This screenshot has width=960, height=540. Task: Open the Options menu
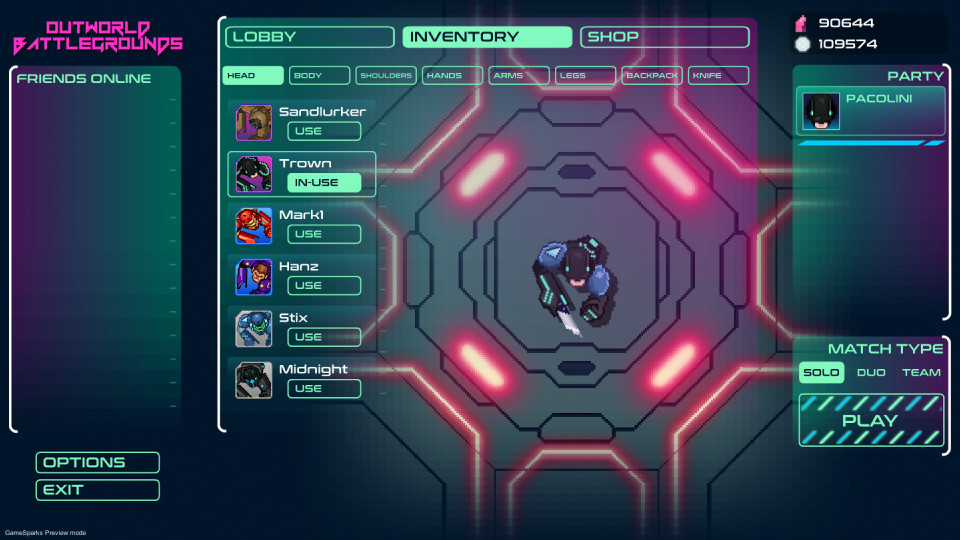(x=98, y=462)
